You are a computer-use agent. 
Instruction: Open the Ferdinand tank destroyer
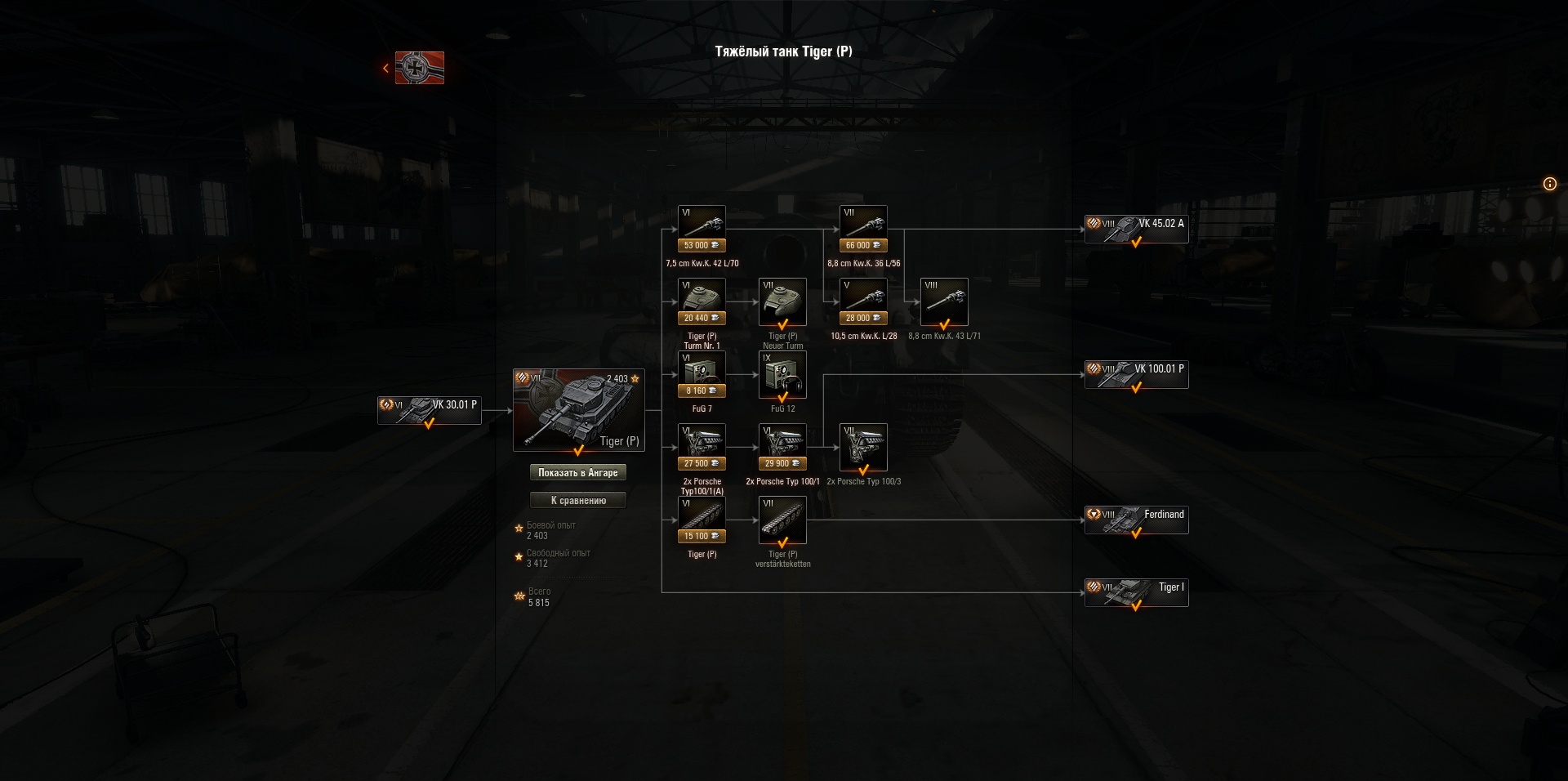[1136, 520]
